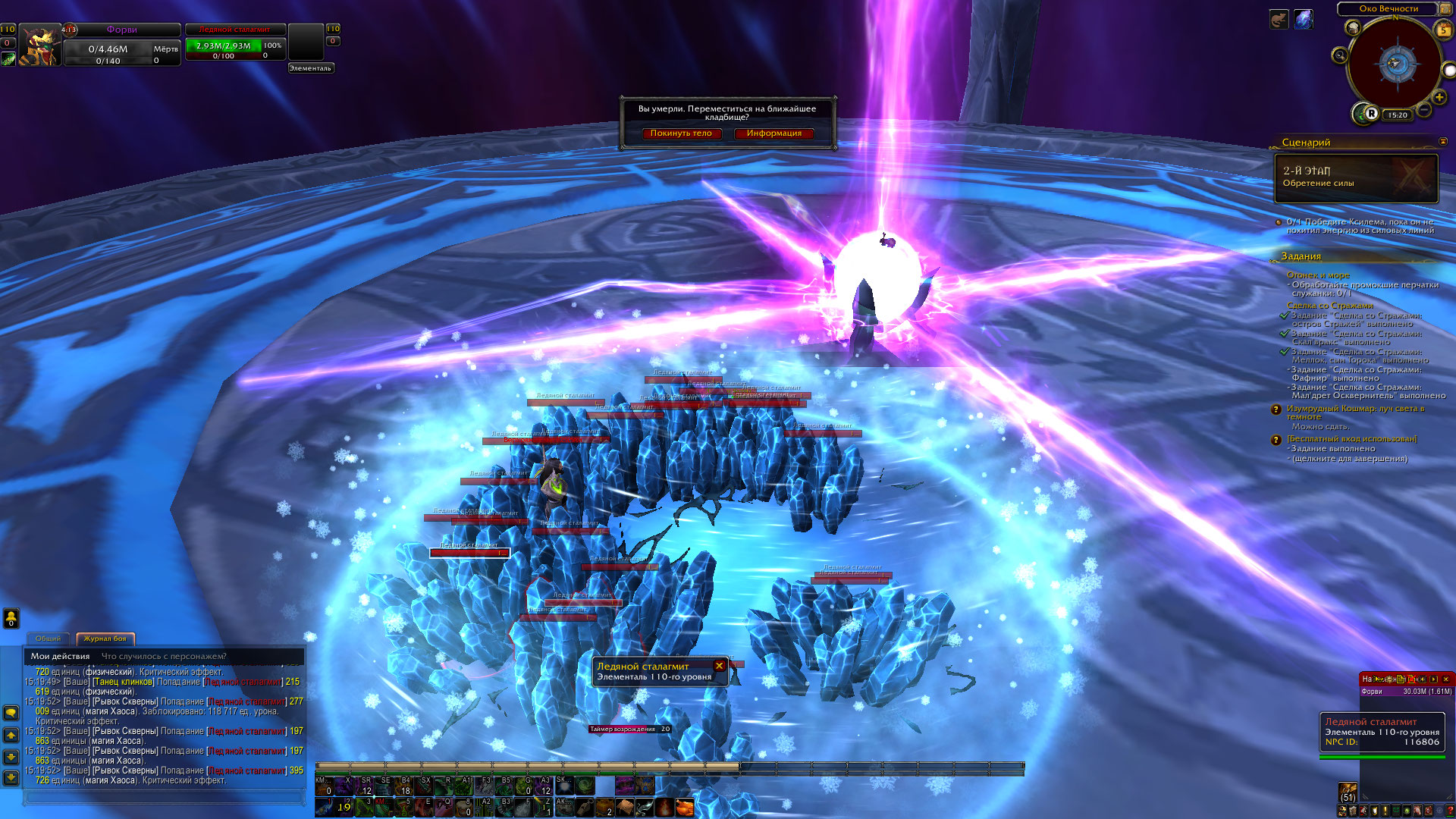Switch to the "Общий" chat tab
This screenshot has height=819, width=1456.
[48, 639]
